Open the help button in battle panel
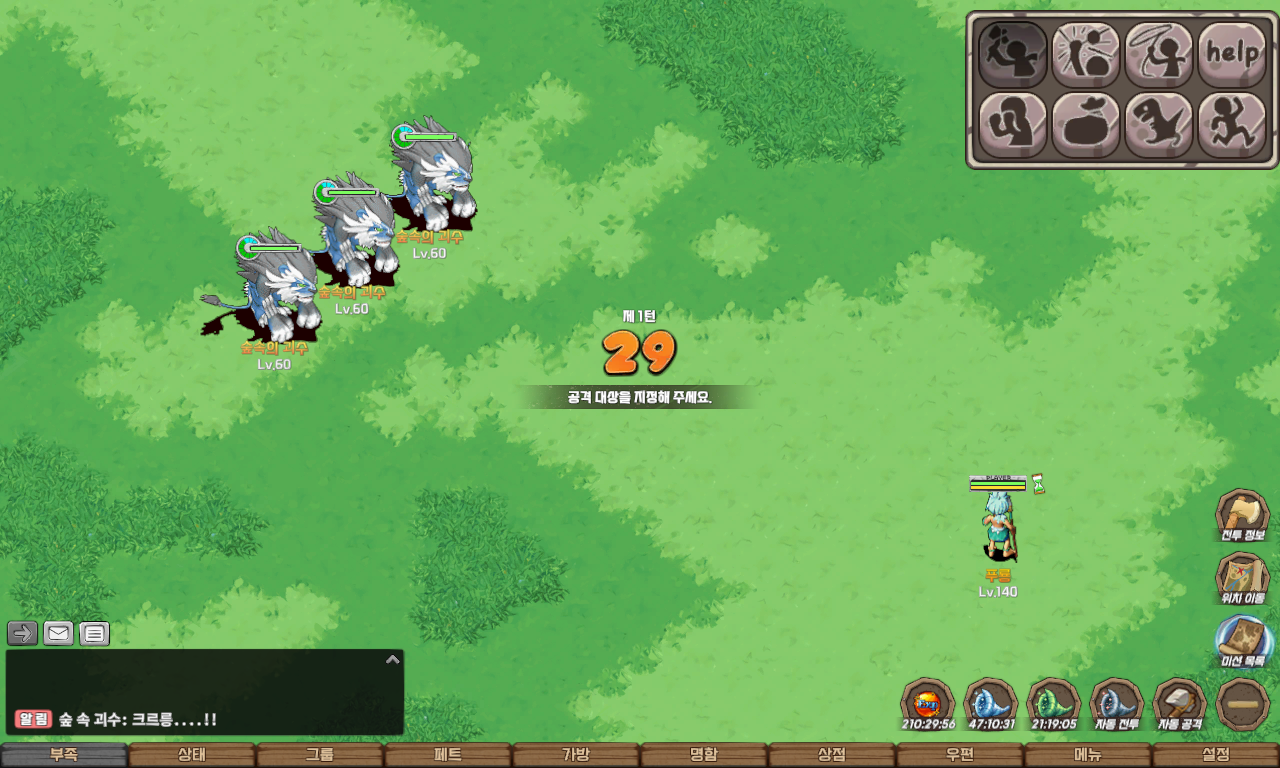1280x768 pixels. click(1232, 54)
